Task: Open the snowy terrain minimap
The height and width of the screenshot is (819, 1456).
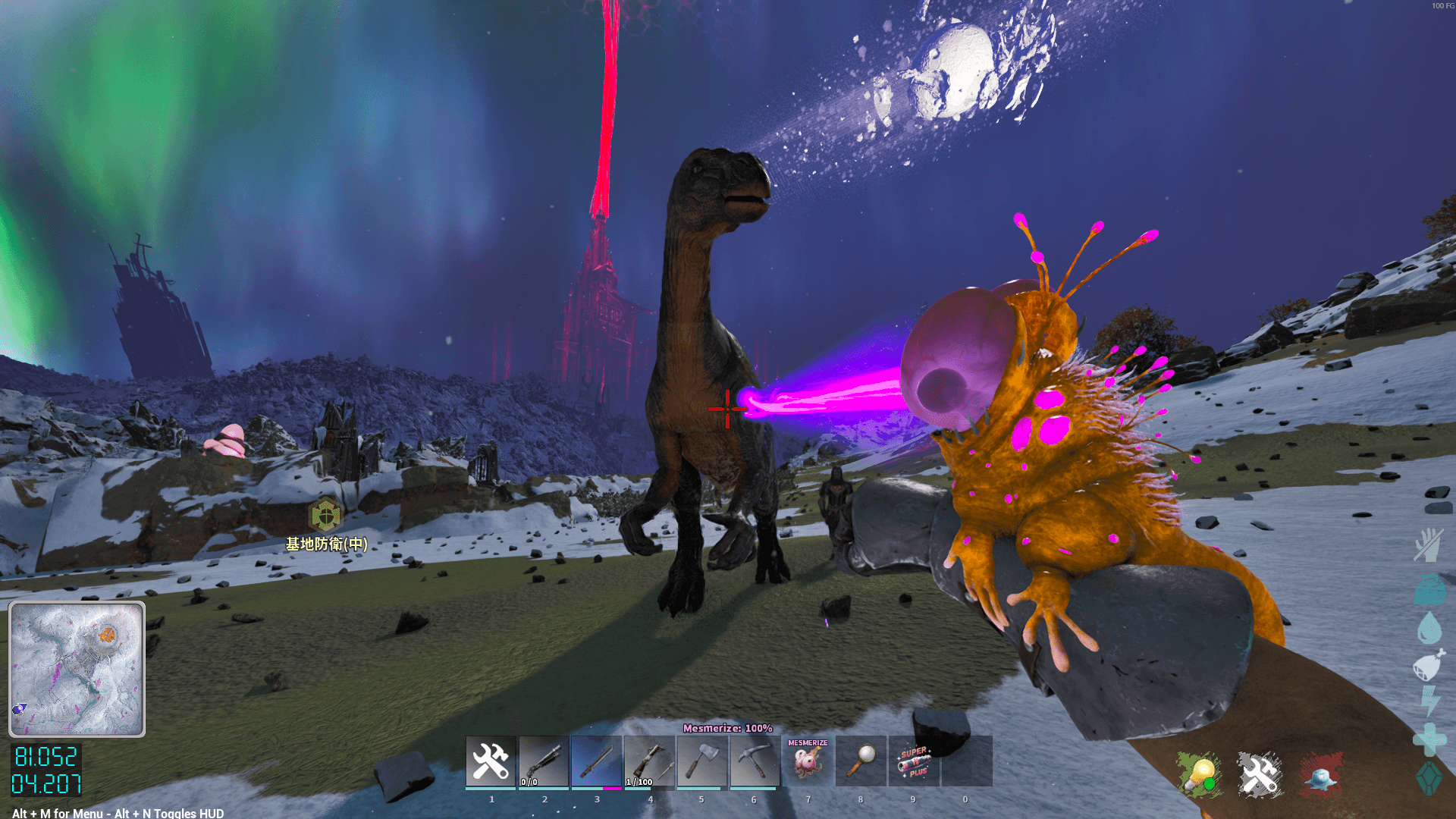Action: tap(77, 669)
